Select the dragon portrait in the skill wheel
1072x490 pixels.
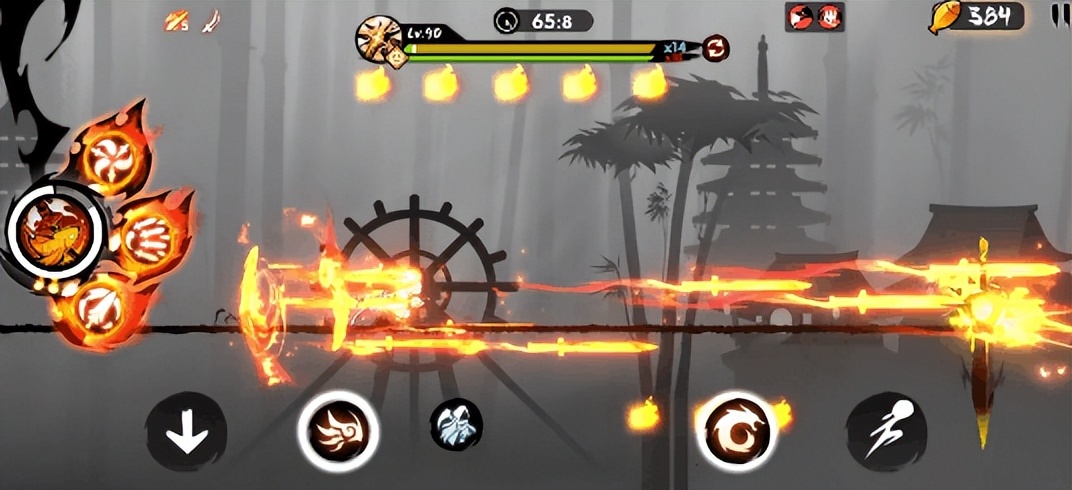(53, 231)
